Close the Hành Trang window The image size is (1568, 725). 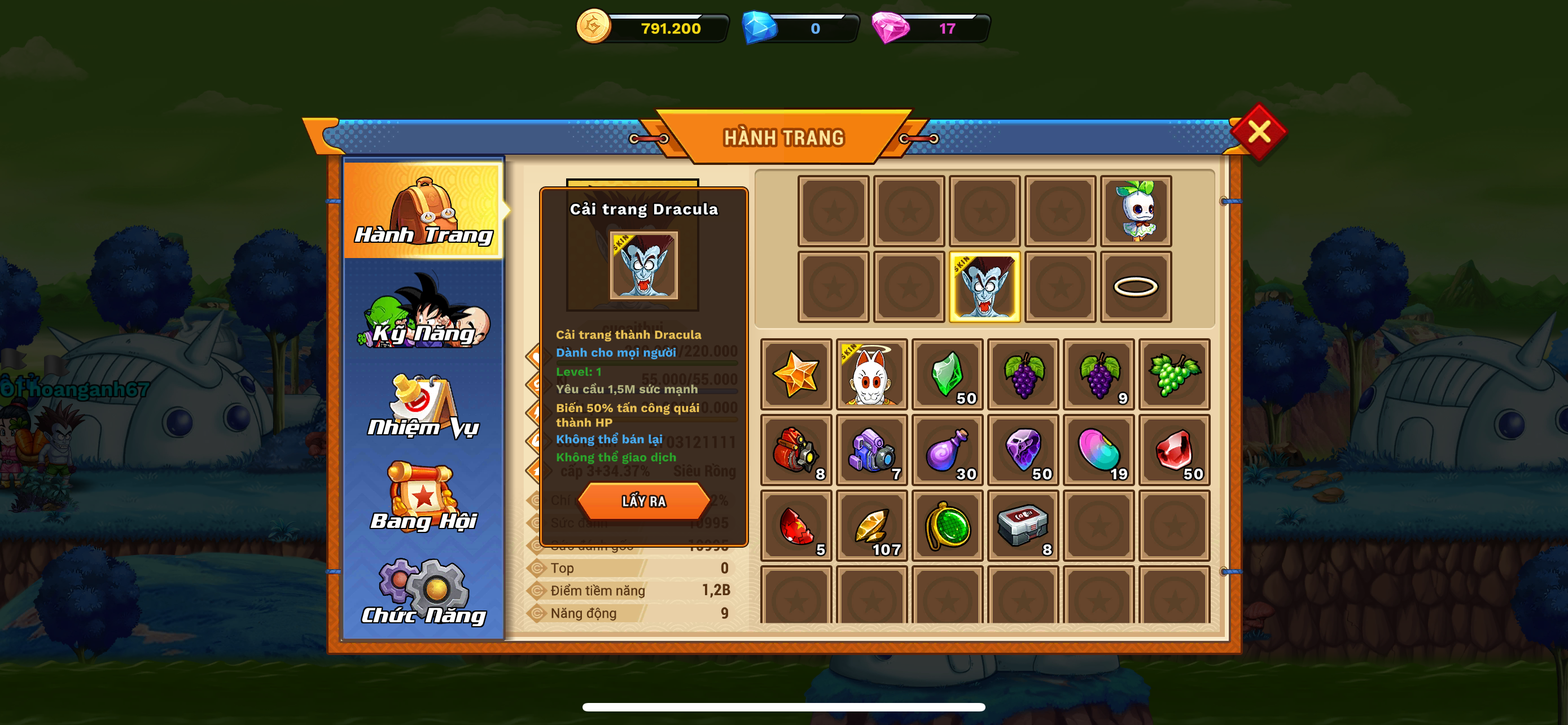pyautogui.click(x=1258, y=132)
